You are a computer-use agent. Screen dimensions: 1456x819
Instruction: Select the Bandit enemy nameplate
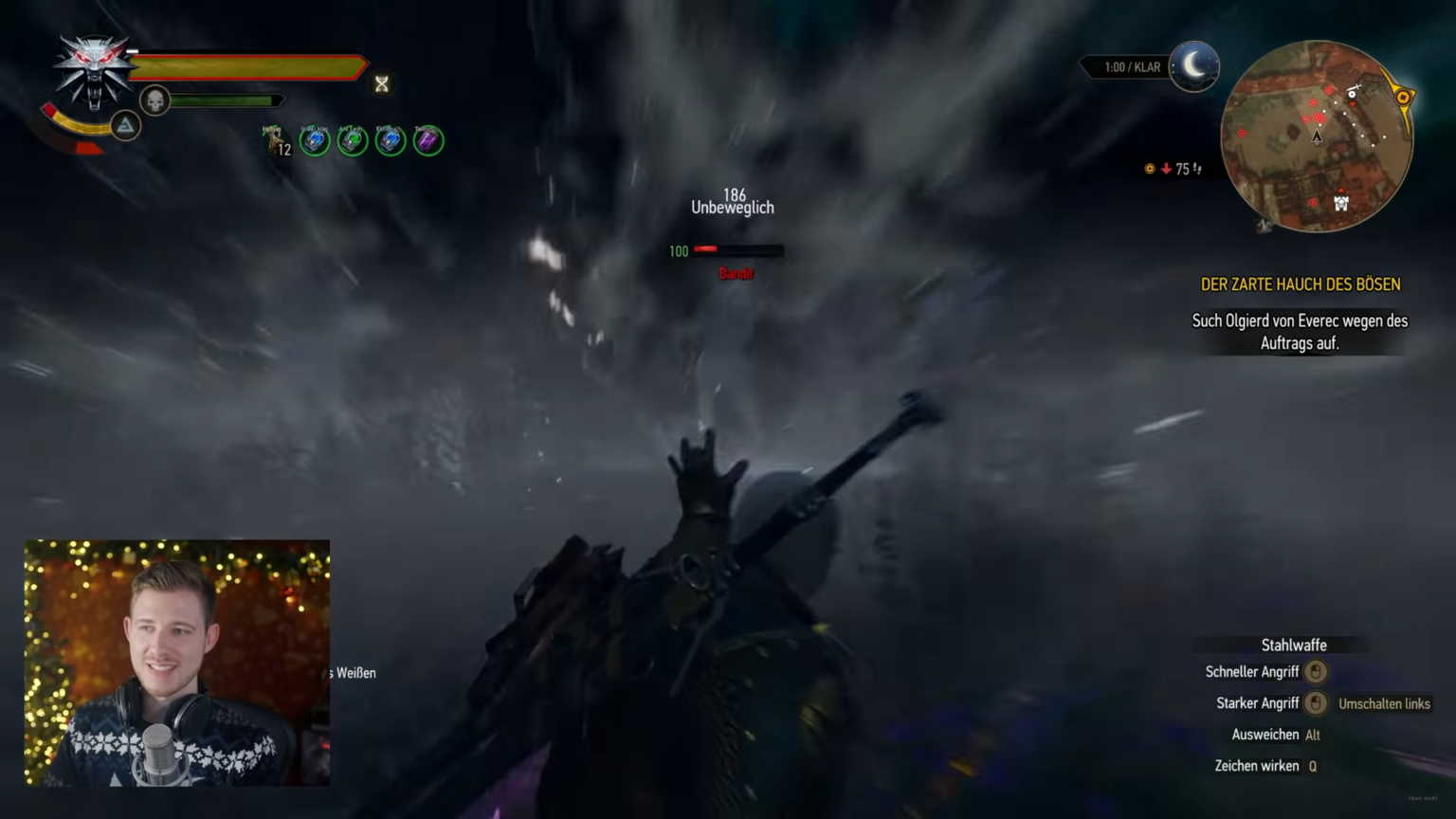pyautogui.click(x=737, y=273)
